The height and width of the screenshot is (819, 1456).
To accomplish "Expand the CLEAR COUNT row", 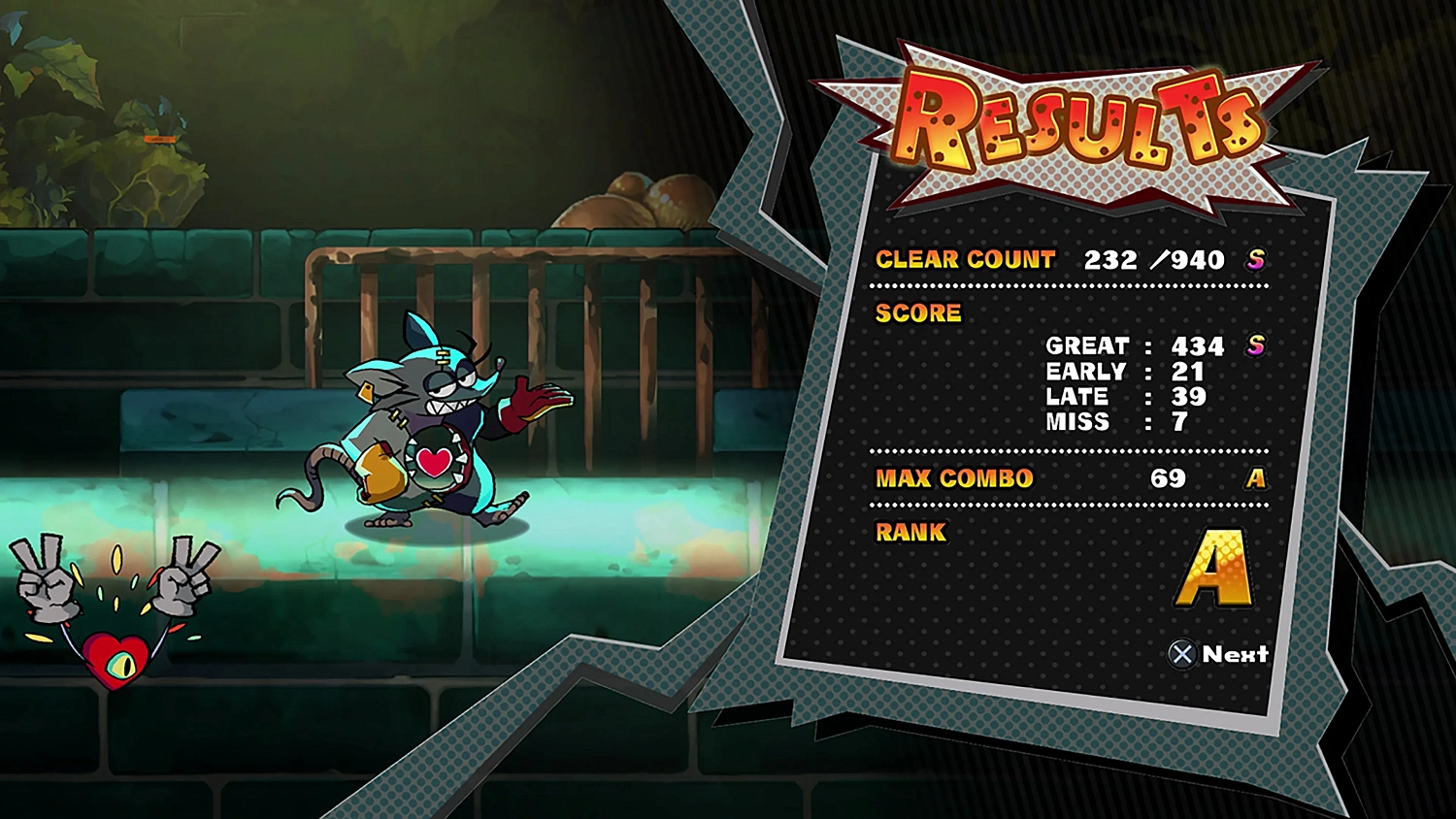I will pyautogui.click(x=965, y=259).
